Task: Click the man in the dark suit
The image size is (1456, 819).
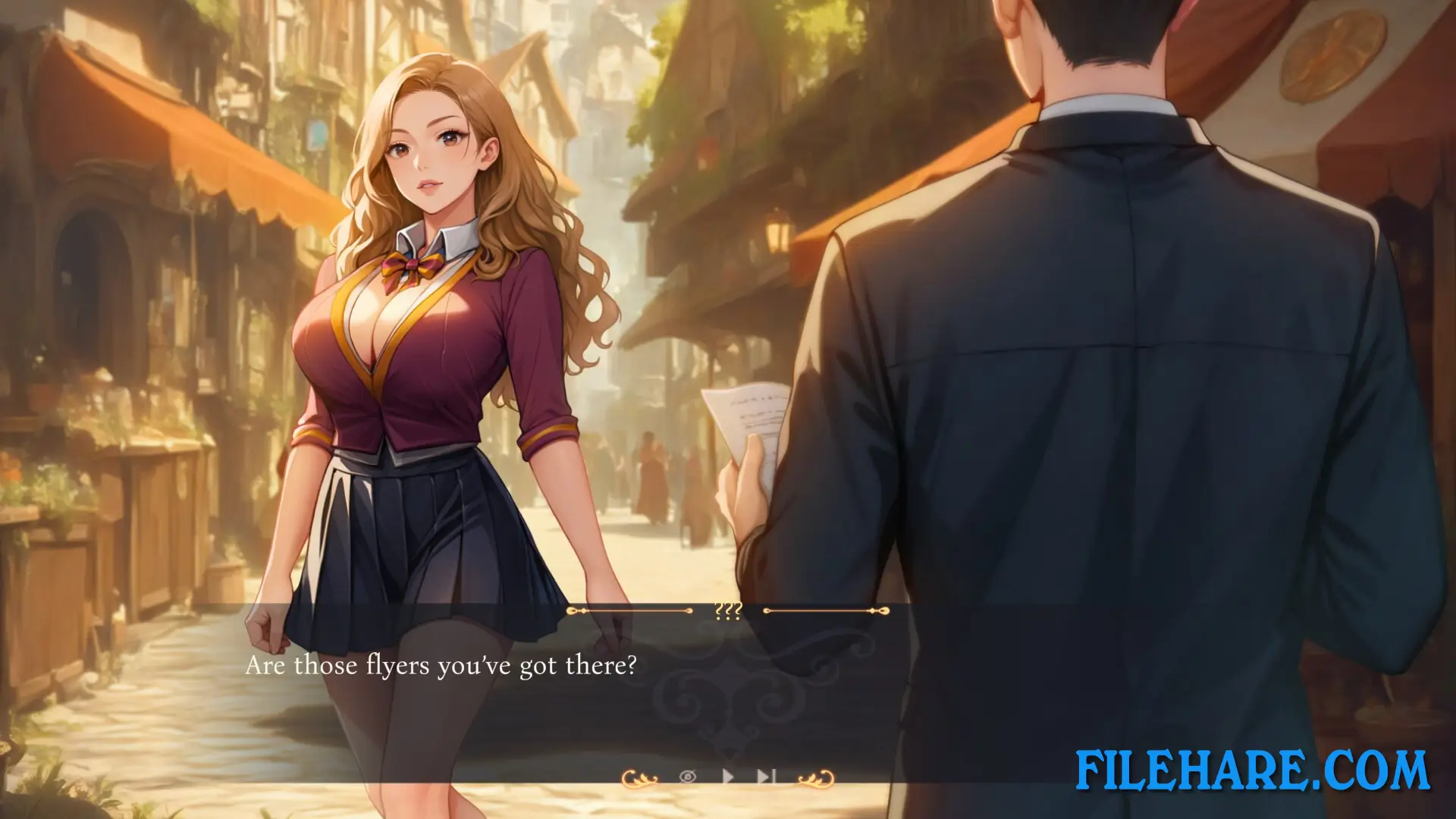Action: 1100,341
